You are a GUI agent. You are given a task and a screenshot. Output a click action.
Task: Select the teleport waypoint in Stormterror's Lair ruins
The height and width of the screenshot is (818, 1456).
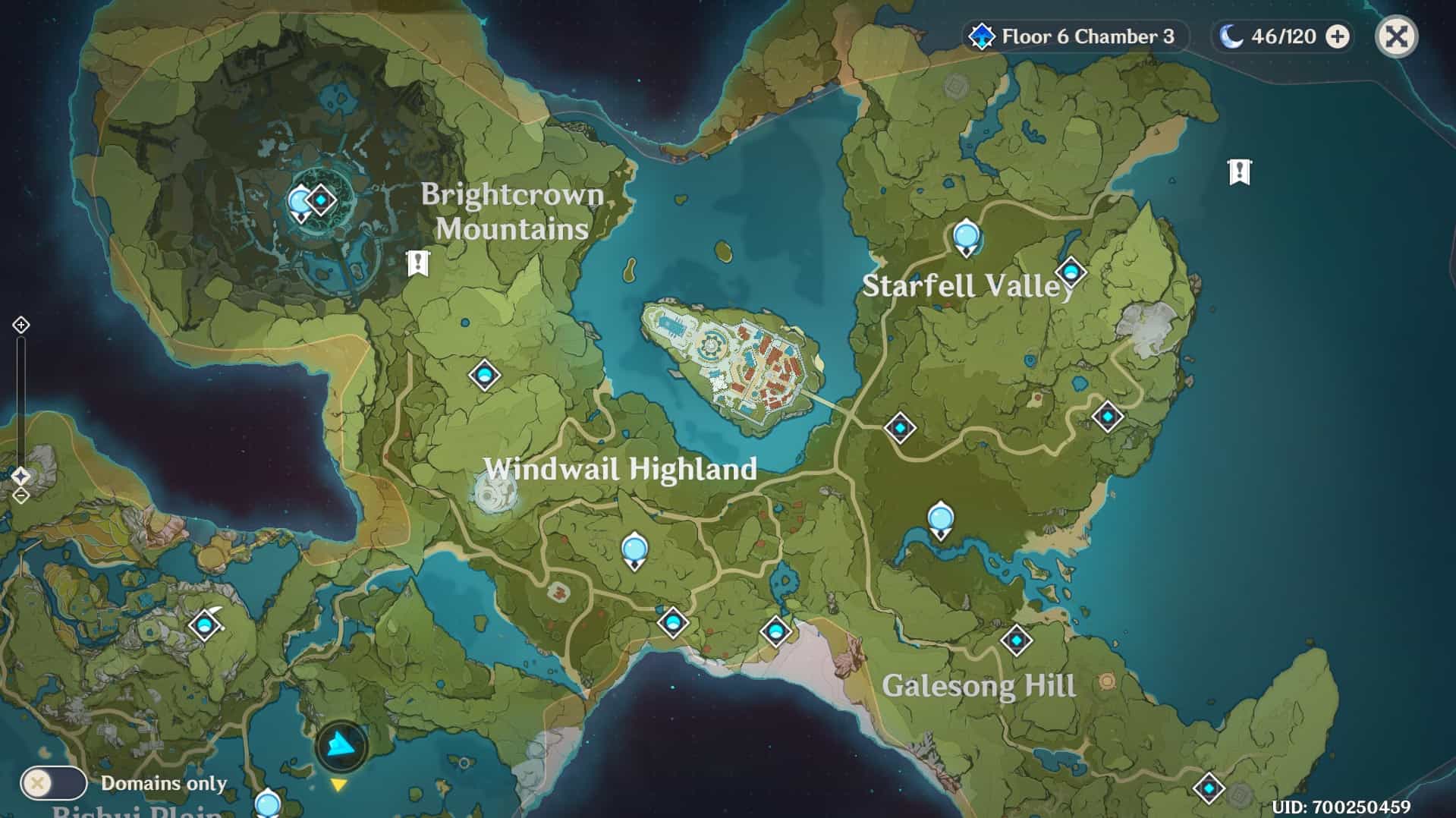(x=321, y=200)
